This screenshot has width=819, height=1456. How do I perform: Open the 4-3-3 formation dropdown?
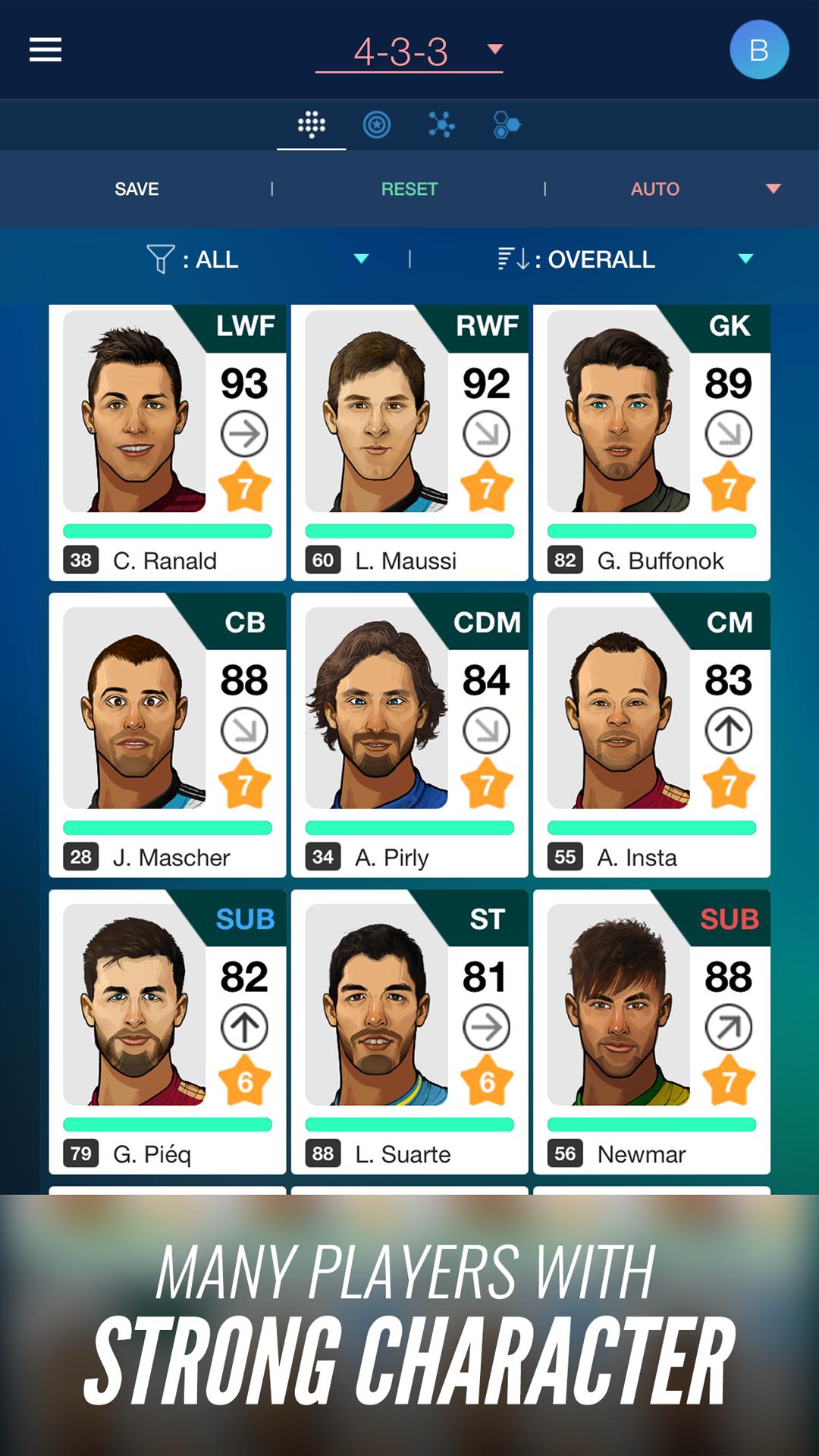click(409, 52)
